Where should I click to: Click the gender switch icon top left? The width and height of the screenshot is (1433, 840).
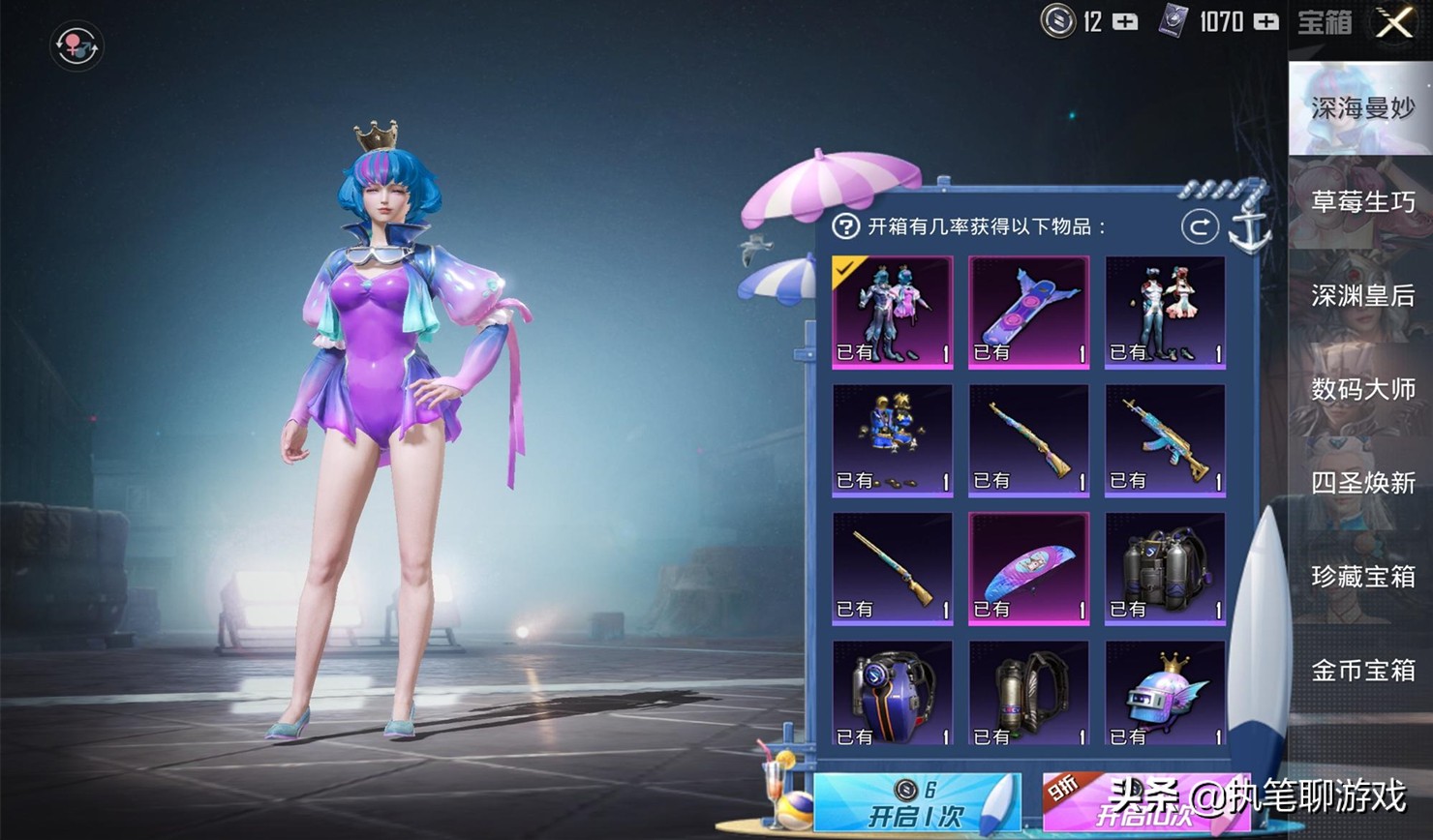[76, 47]
